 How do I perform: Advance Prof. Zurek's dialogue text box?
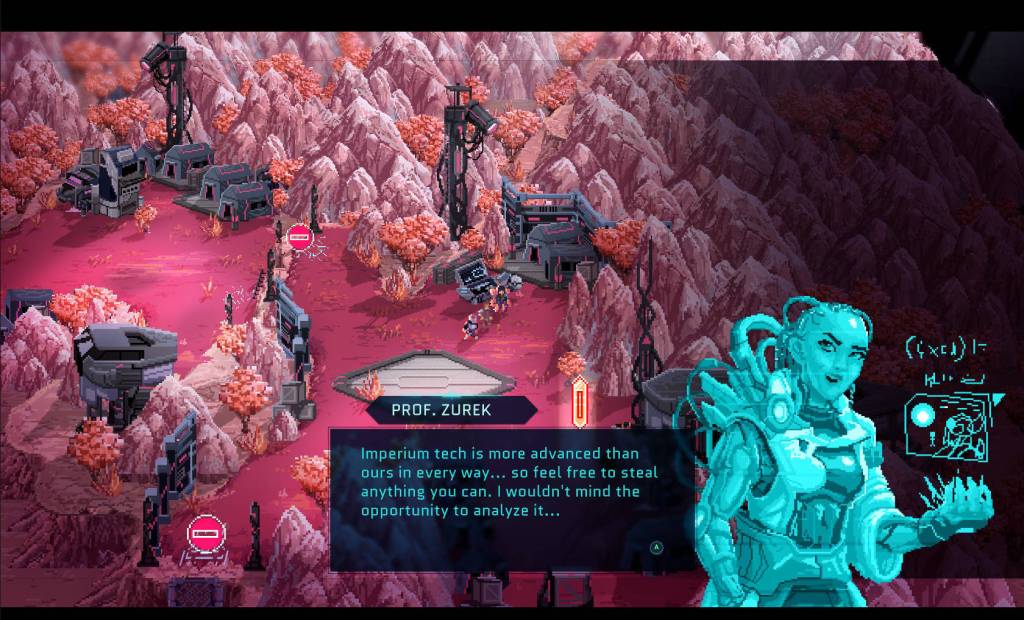(x=656, y=547)
